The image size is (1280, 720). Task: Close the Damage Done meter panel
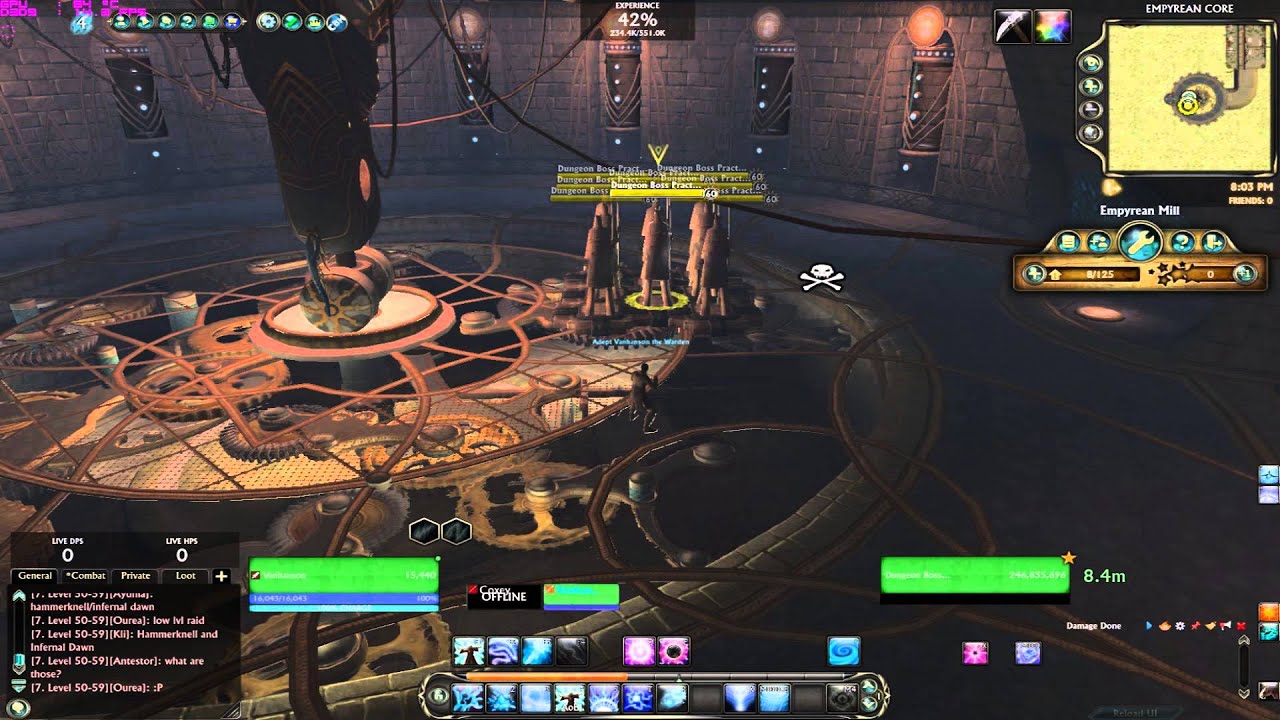[1241, 626]
